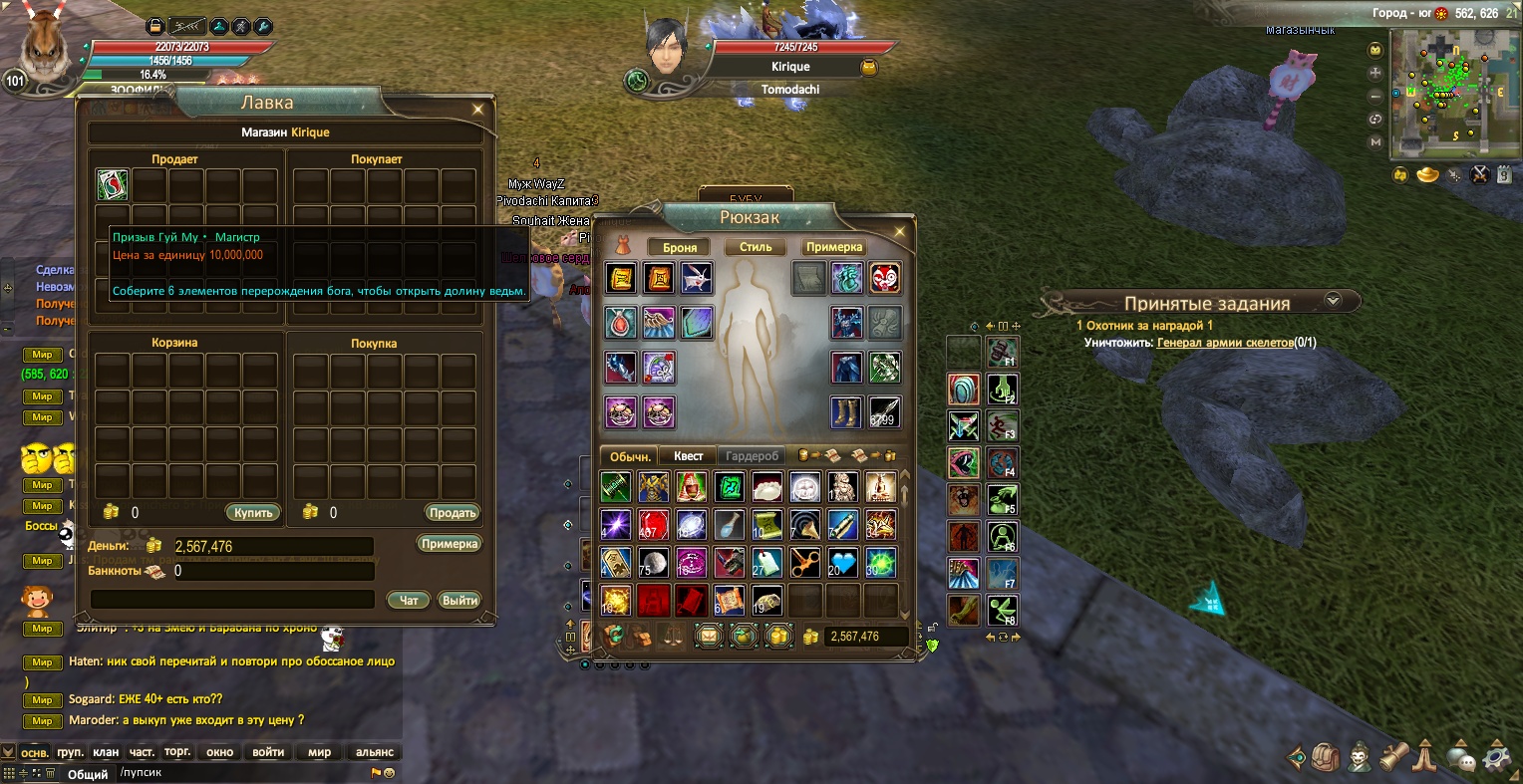1523x784 pixels.
Task: Switch to the Броня tab
Action: pyautogui.click(x=680, y=247)
